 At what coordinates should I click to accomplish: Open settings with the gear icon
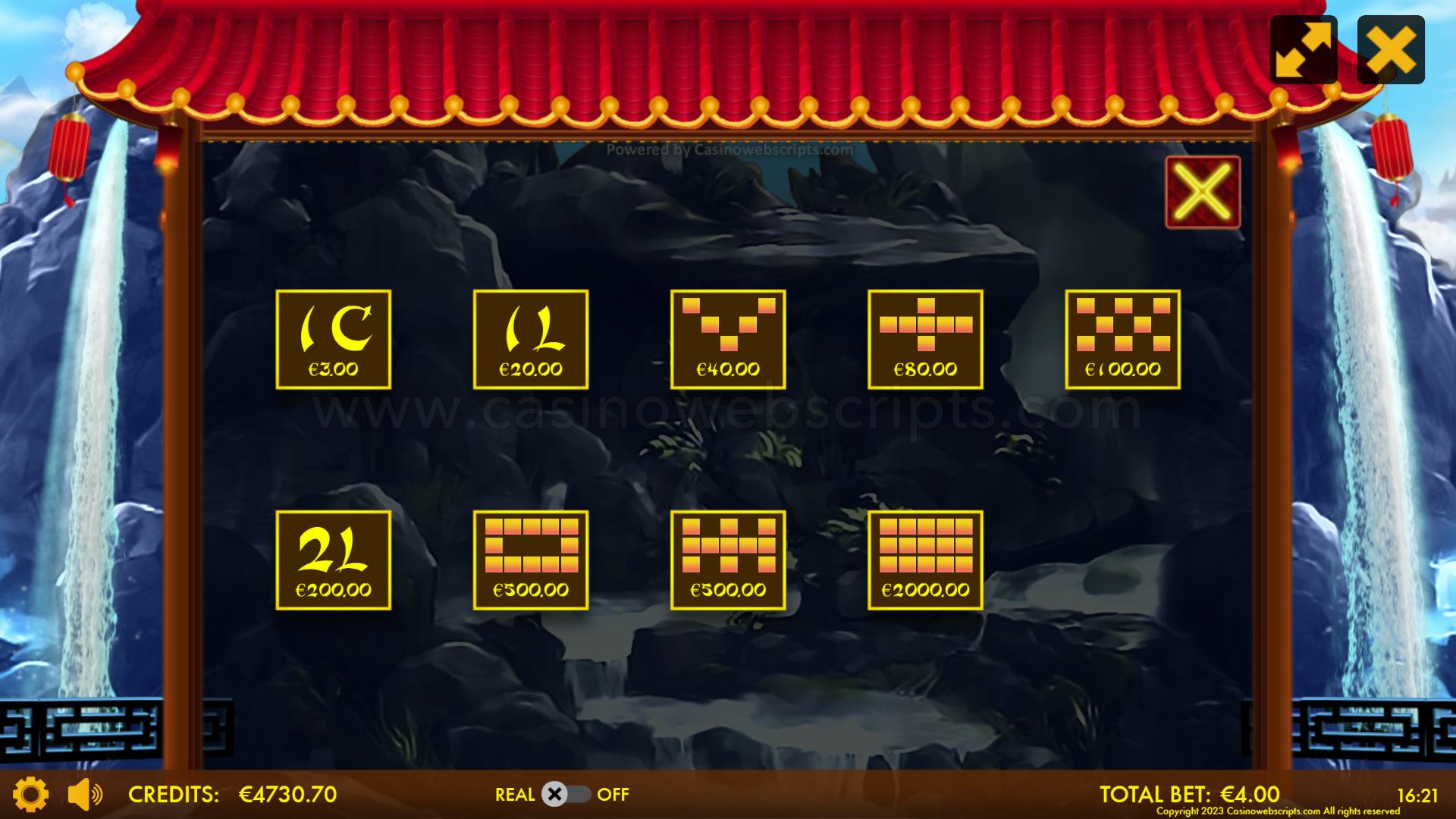point(31,794)
